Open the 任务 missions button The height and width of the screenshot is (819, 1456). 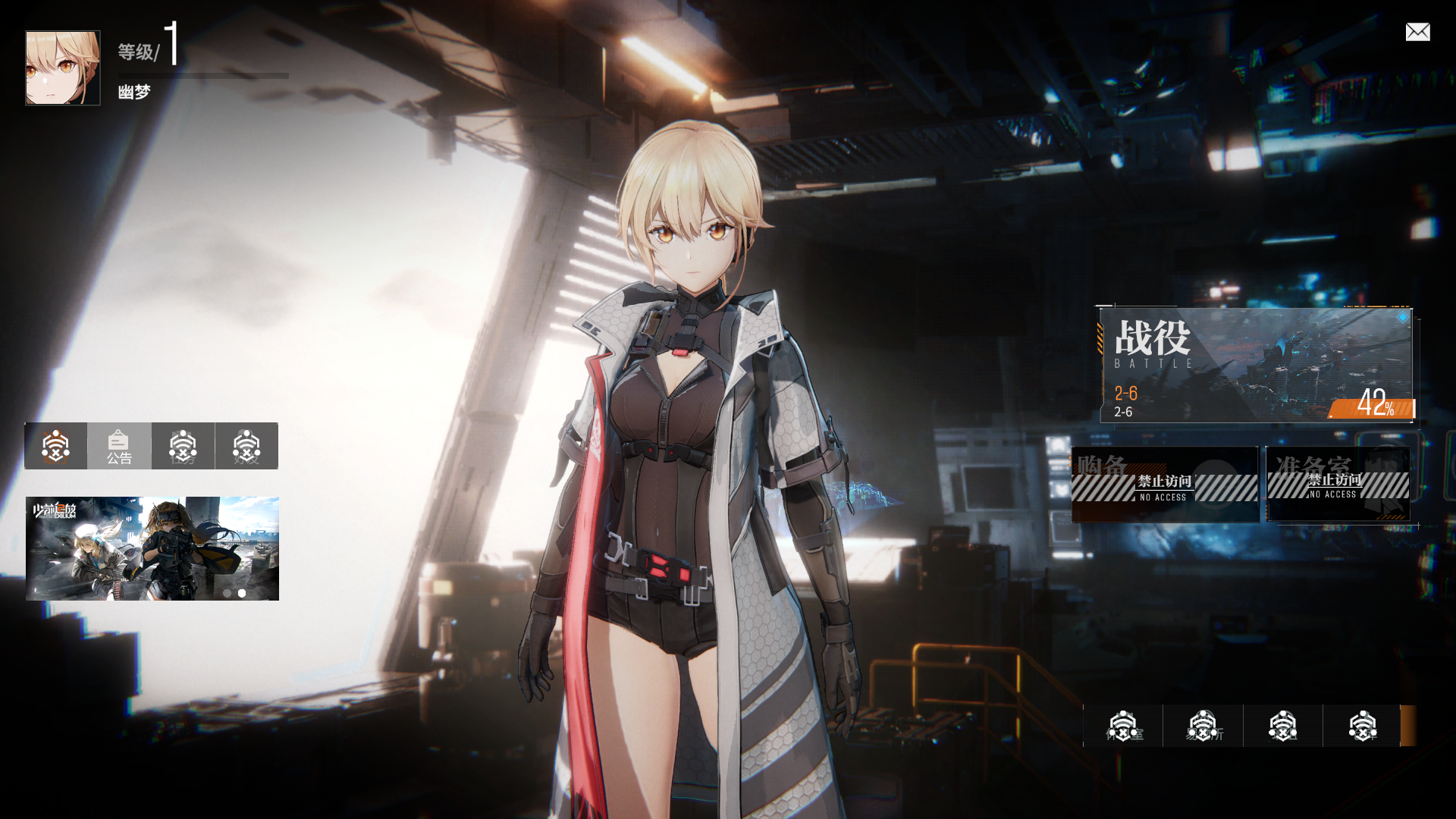pyautogui.click(x=183, y=446)
